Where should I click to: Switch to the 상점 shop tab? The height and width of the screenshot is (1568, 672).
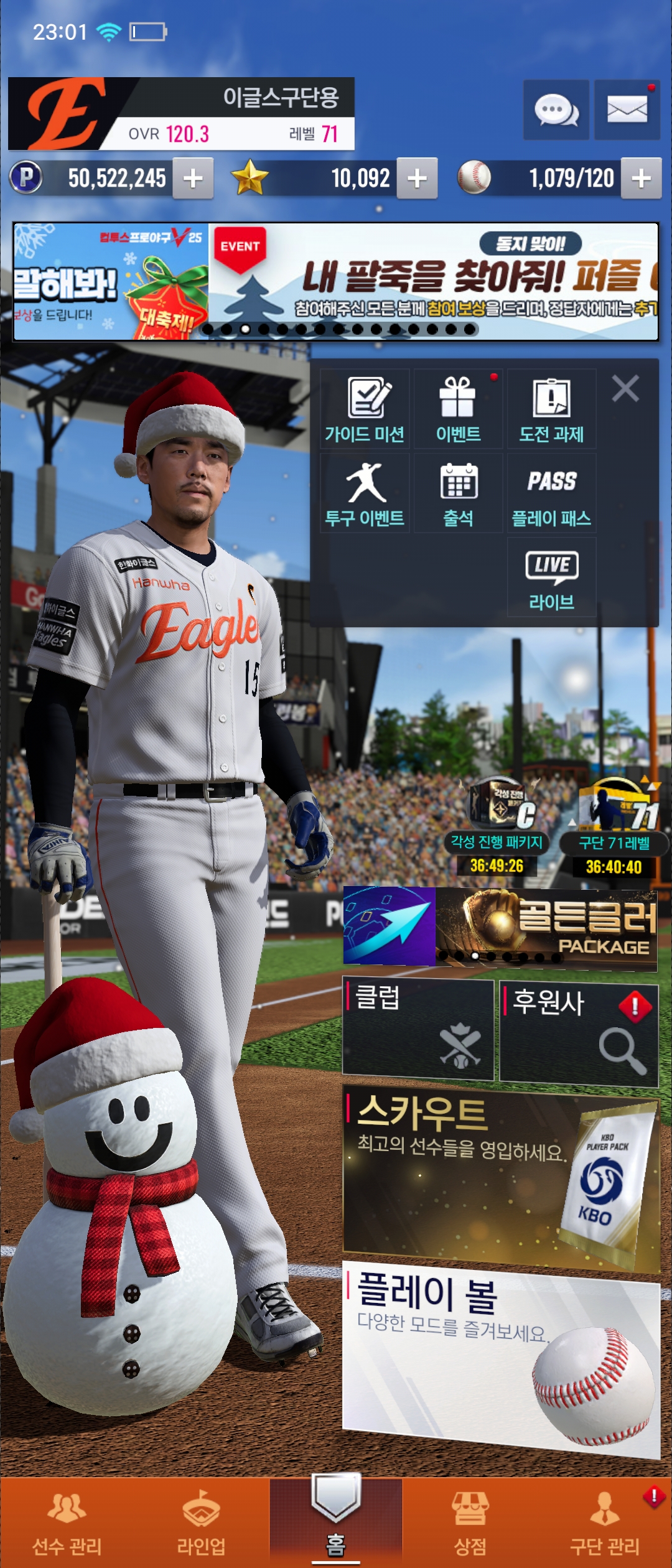coord(470,1523)
